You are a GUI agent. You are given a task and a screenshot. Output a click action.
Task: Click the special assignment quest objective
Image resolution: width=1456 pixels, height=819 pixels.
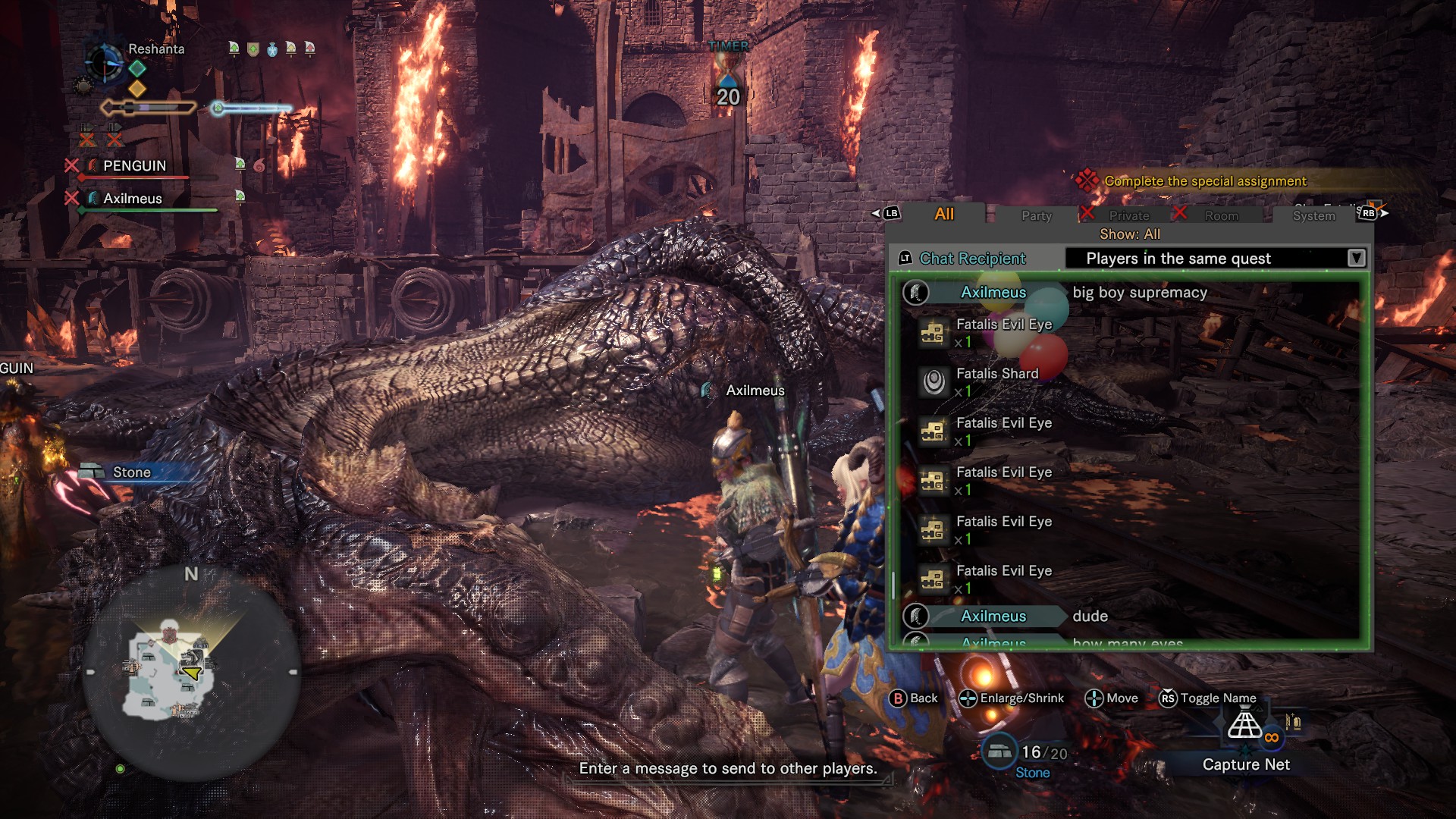point(1204,181)
